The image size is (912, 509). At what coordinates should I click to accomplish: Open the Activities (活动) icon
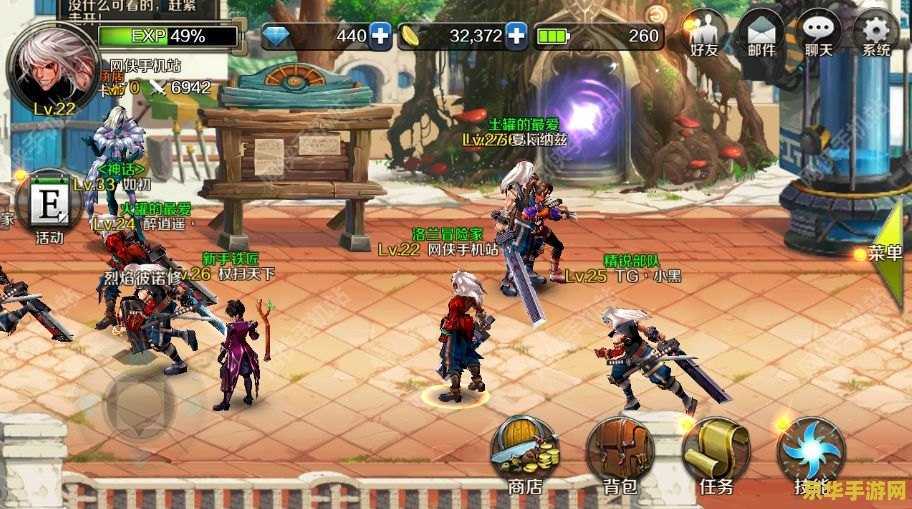coord(48,208)
